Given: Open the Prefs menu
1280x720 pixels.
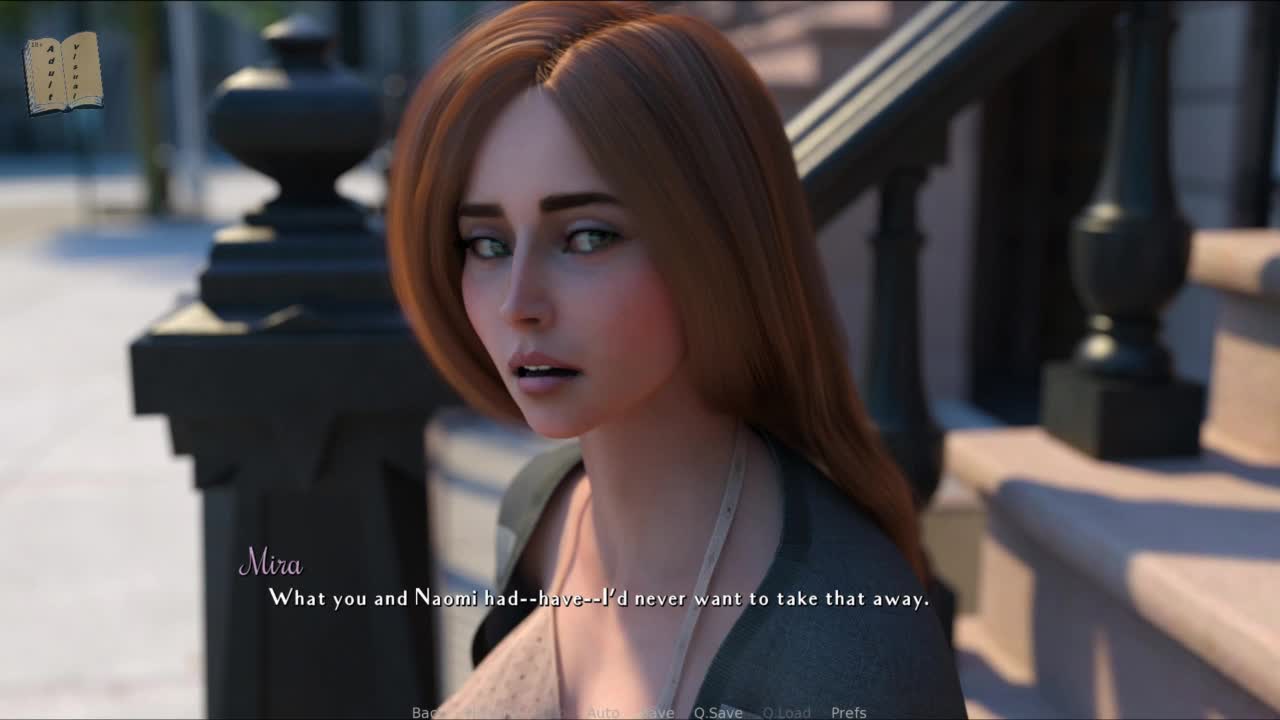Looking at the screenshot, I should [x=848, y=712].
